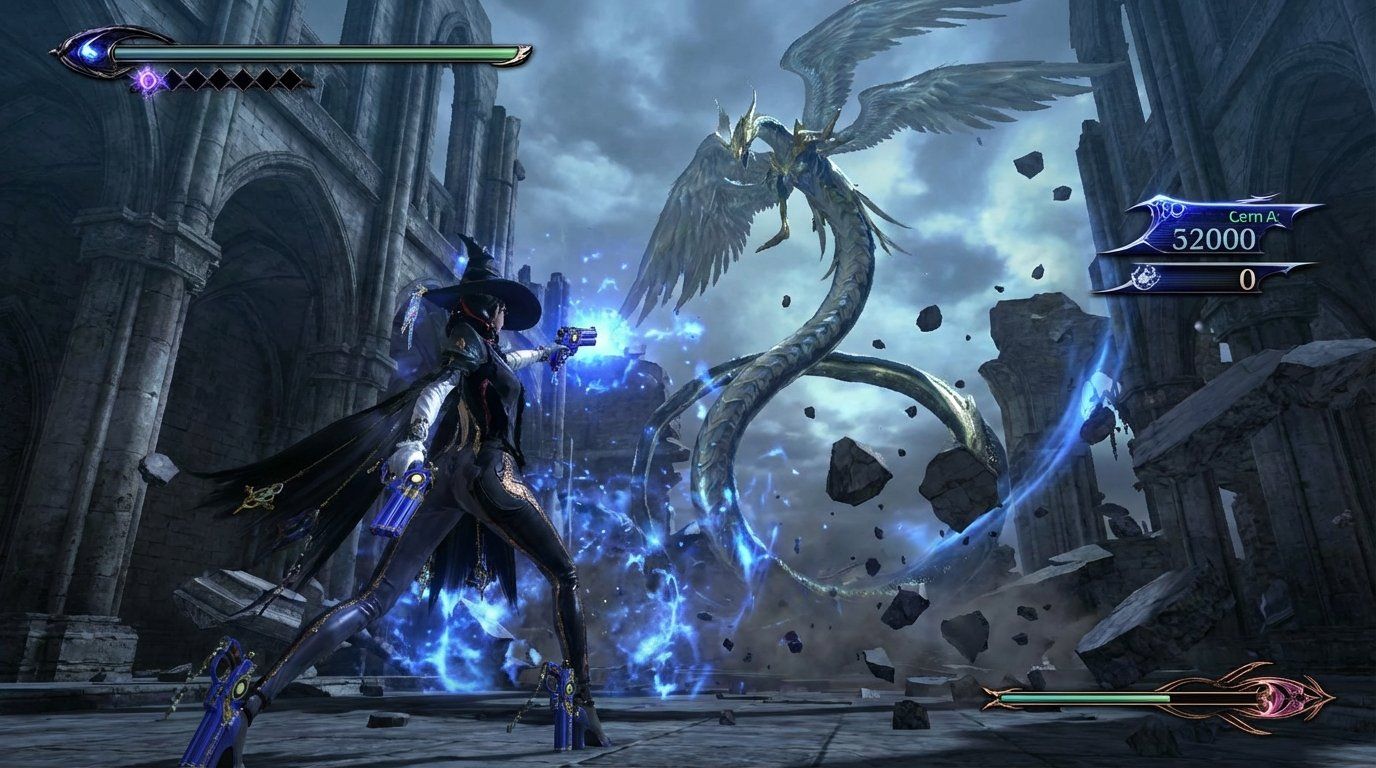The height and width of the screenshot is (768, 1376).
Task: Click the last diamond magic charge slot
Action: click(x=292, y=79)
